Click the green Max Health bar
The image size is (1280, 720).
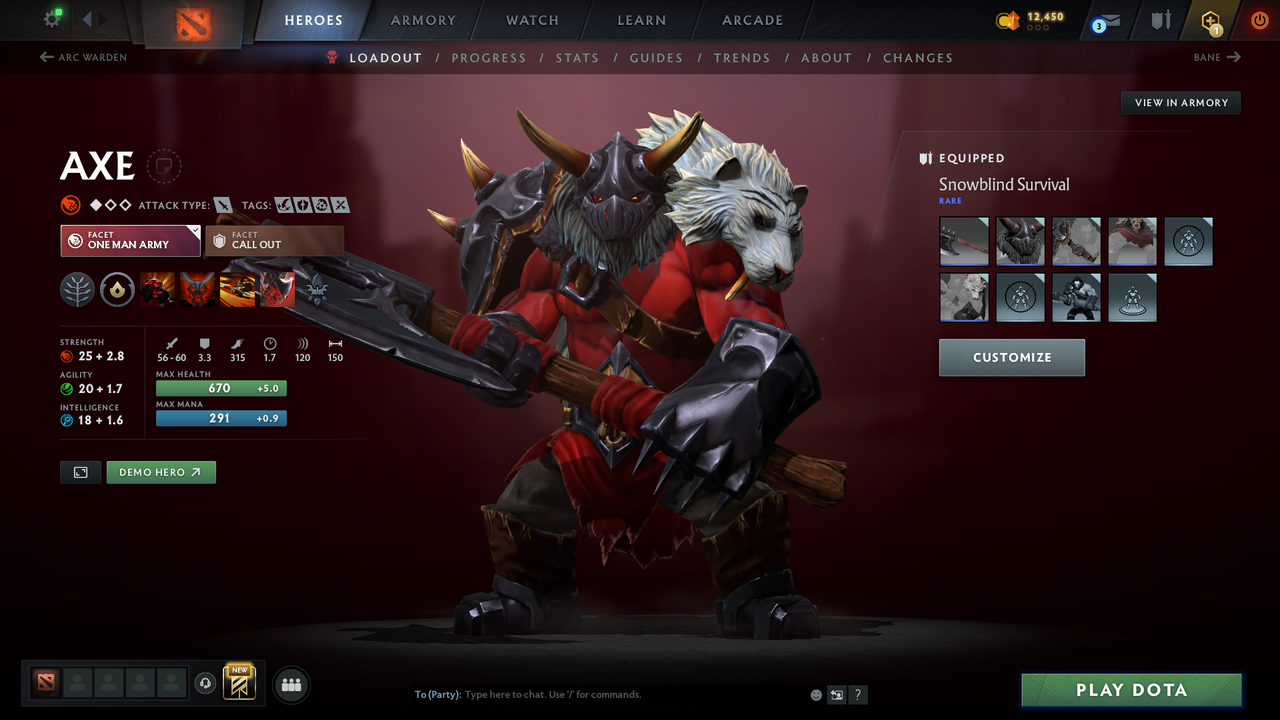point(220,387)
